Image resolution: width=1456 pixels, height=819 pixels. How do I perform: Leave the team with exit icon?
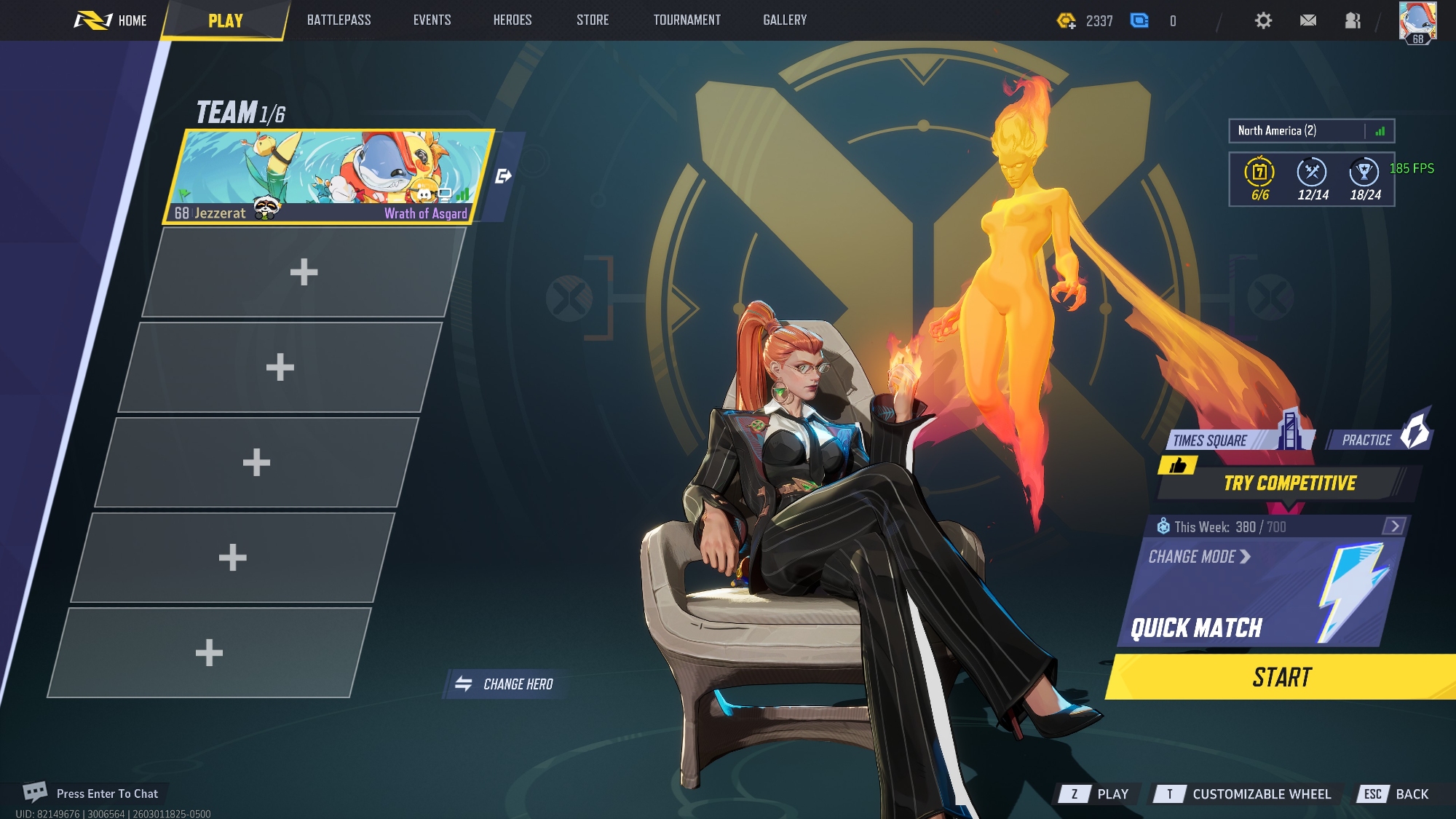[x=503, y=176]
